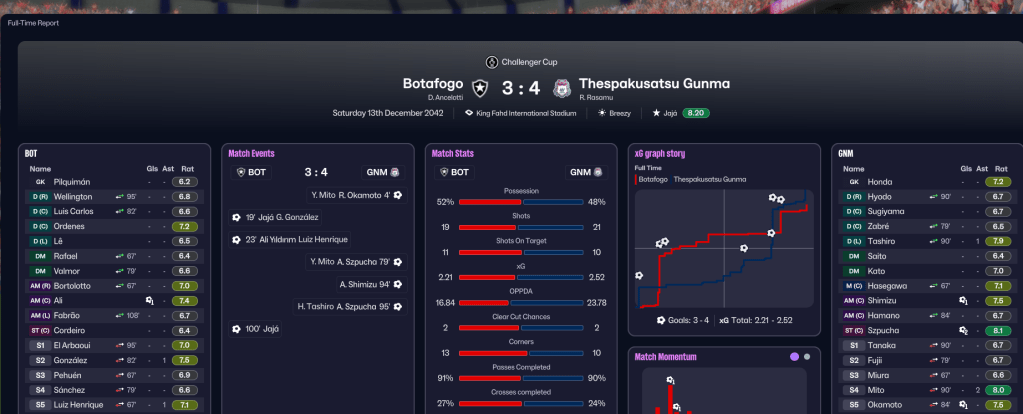
Task: Open Botafogo team name in header
Action: 435,84
